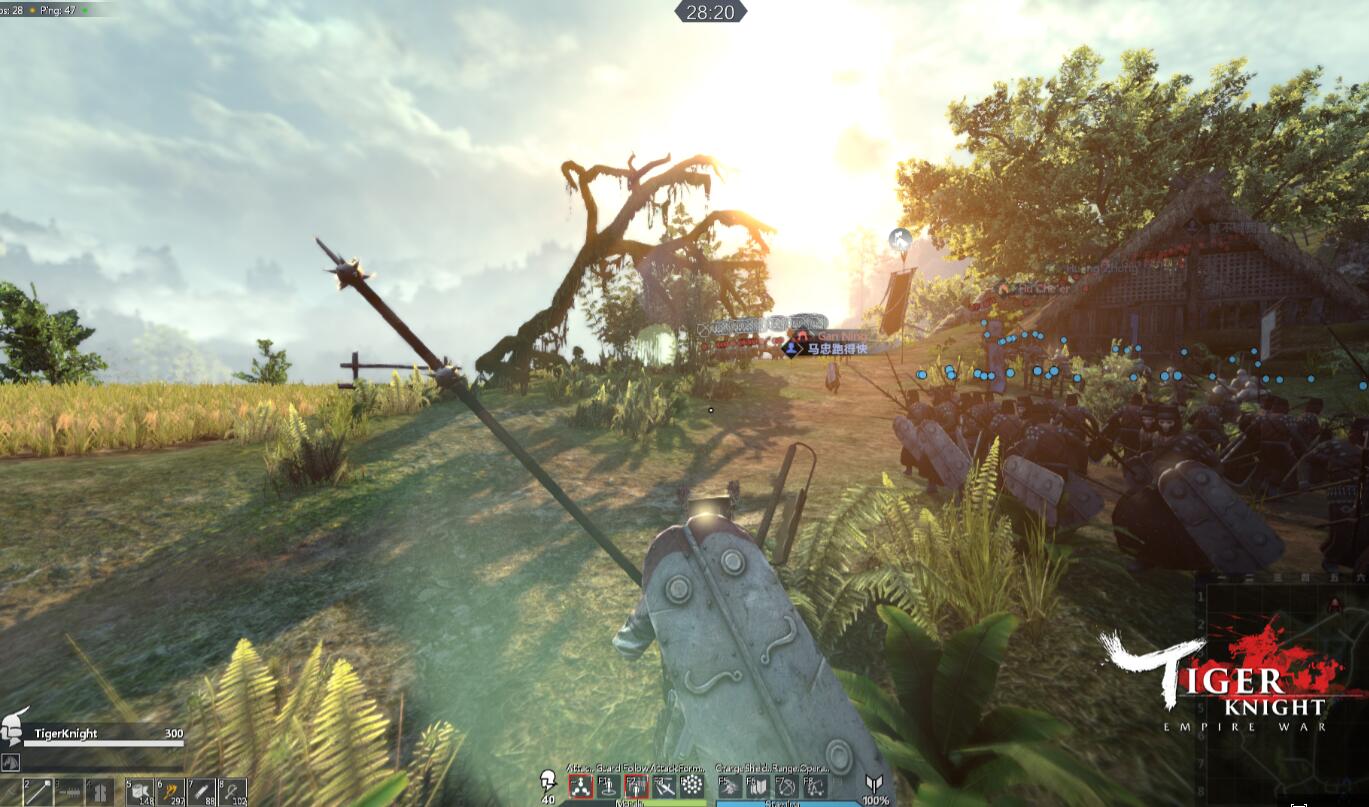The height and width of the screenshot is (807, 1369).
Task: Issue the F1 Guard troop command
Action: point(608,786)
